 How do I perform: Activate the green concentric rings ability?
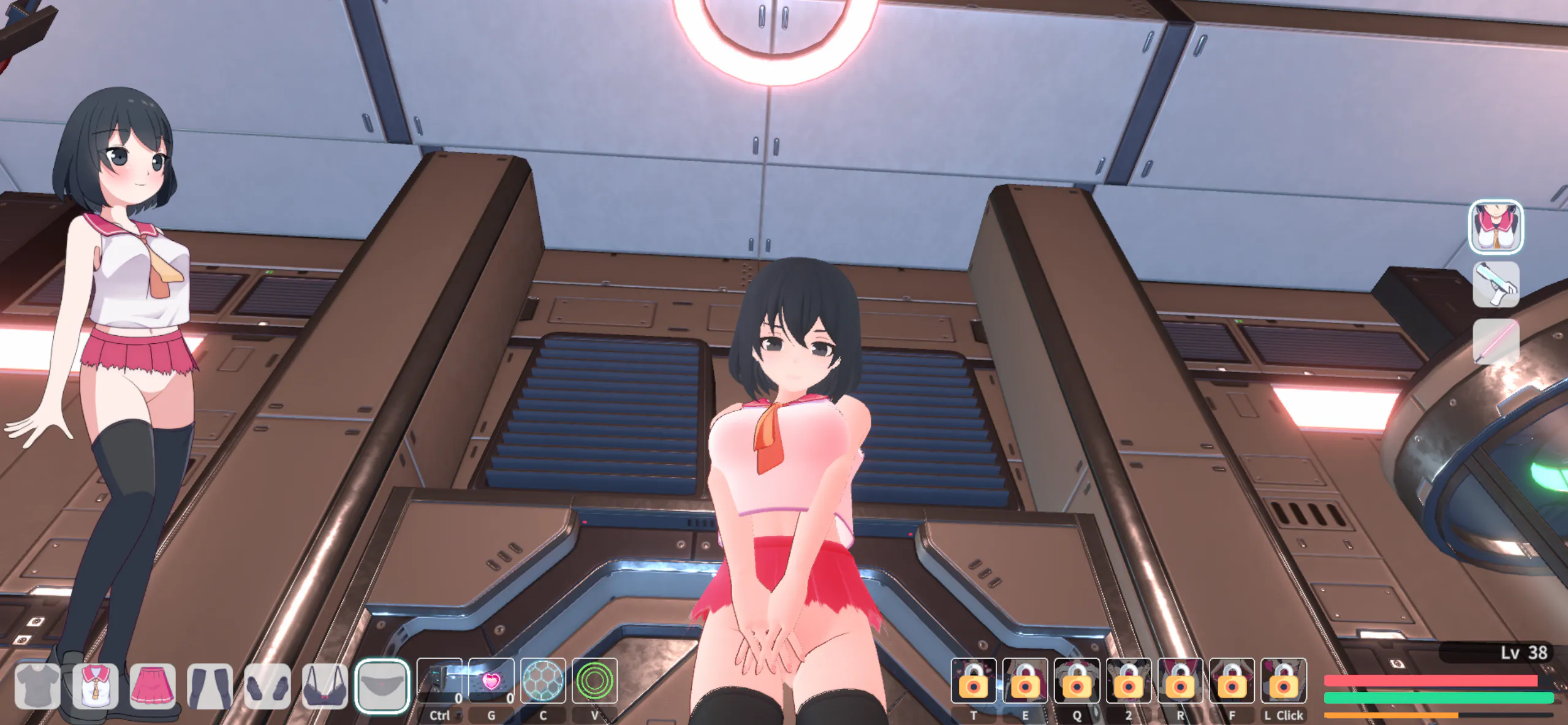pos(594,681)
